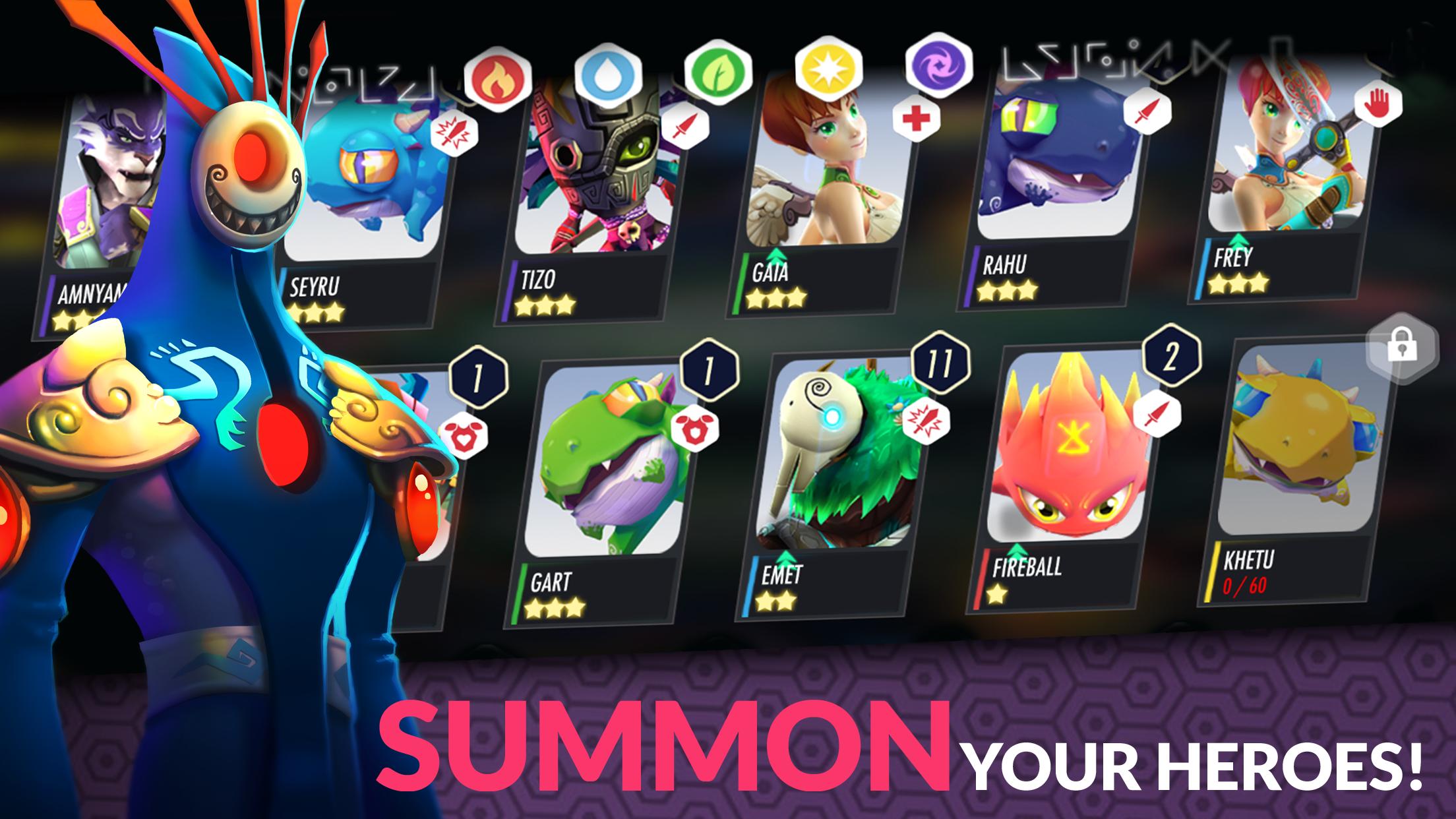Show purple vortex element heroes
This screenshot has width=1456, height=819.
coord(939,67)
